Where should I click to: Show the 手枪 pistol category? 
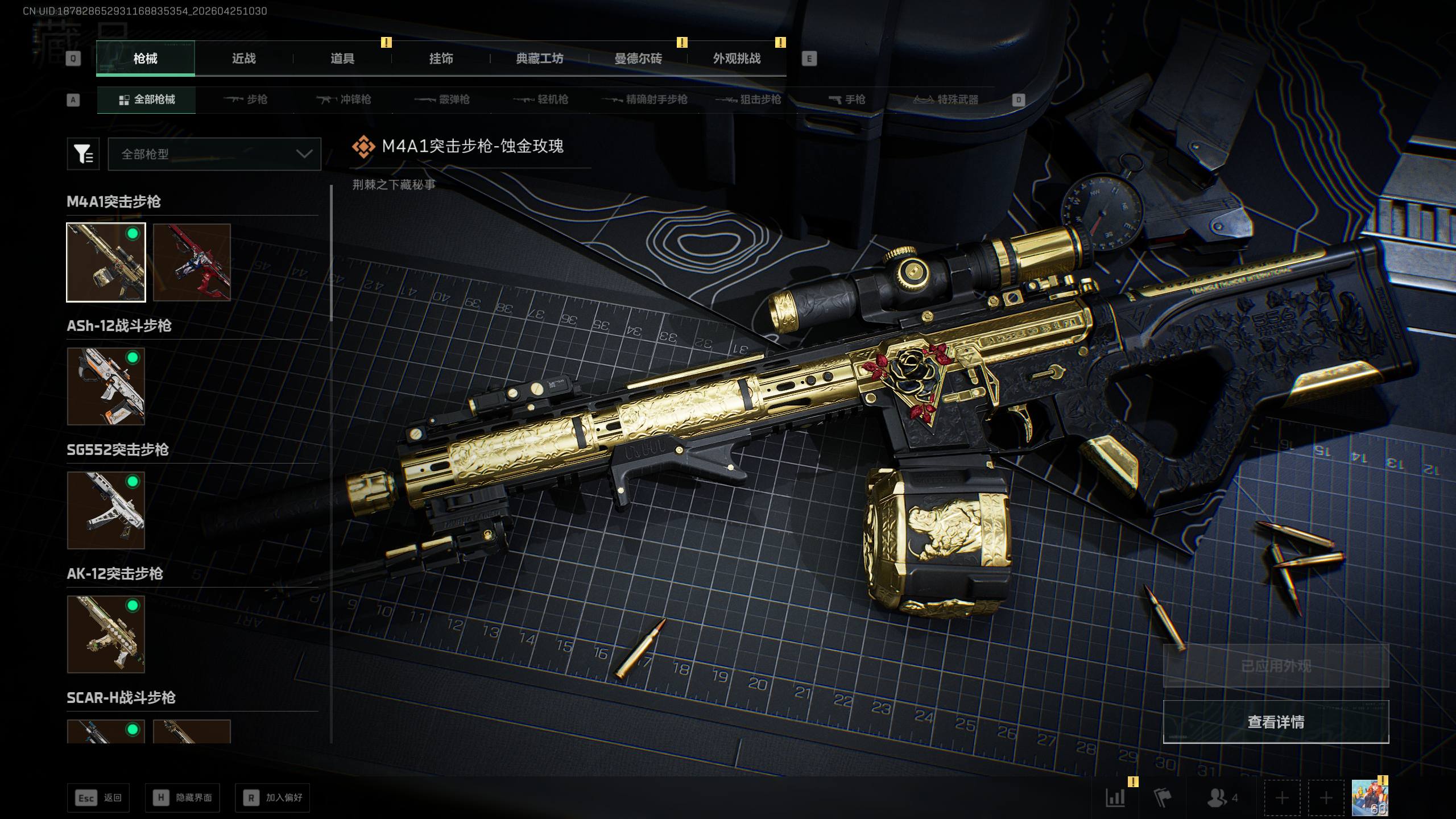tap(847, 100)
